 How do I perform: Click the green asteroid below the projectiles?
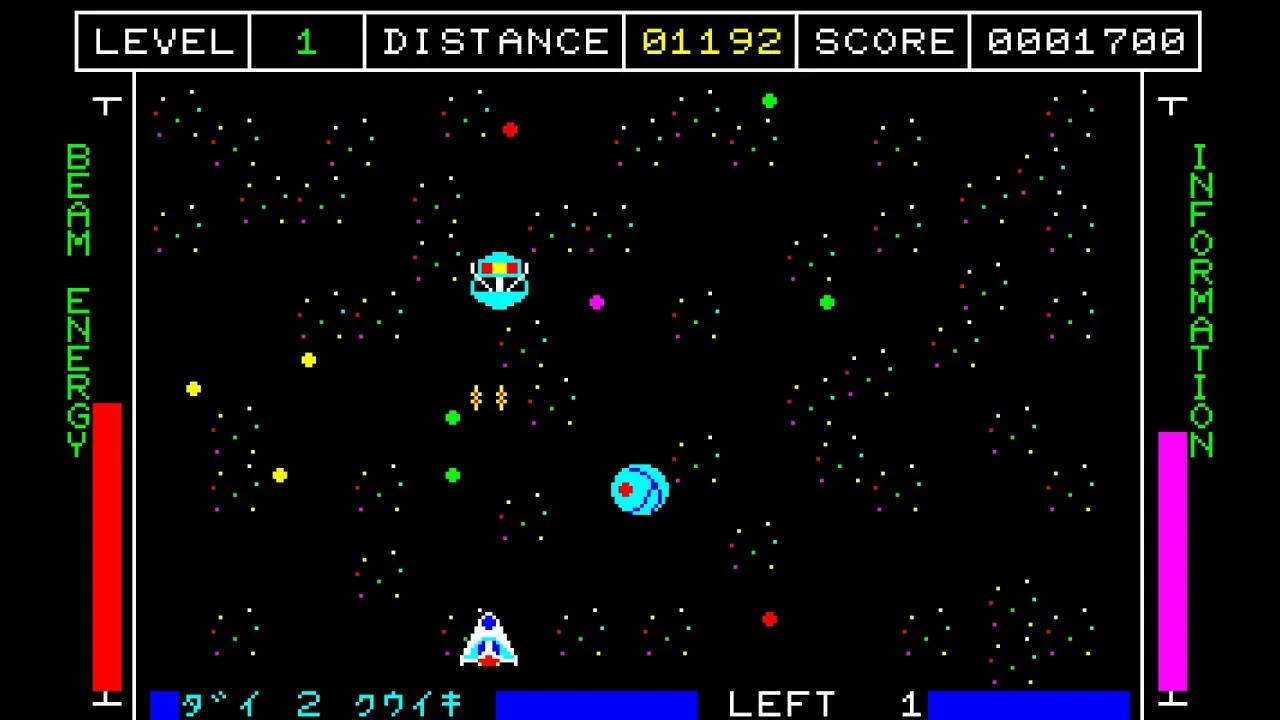(452, 417)
